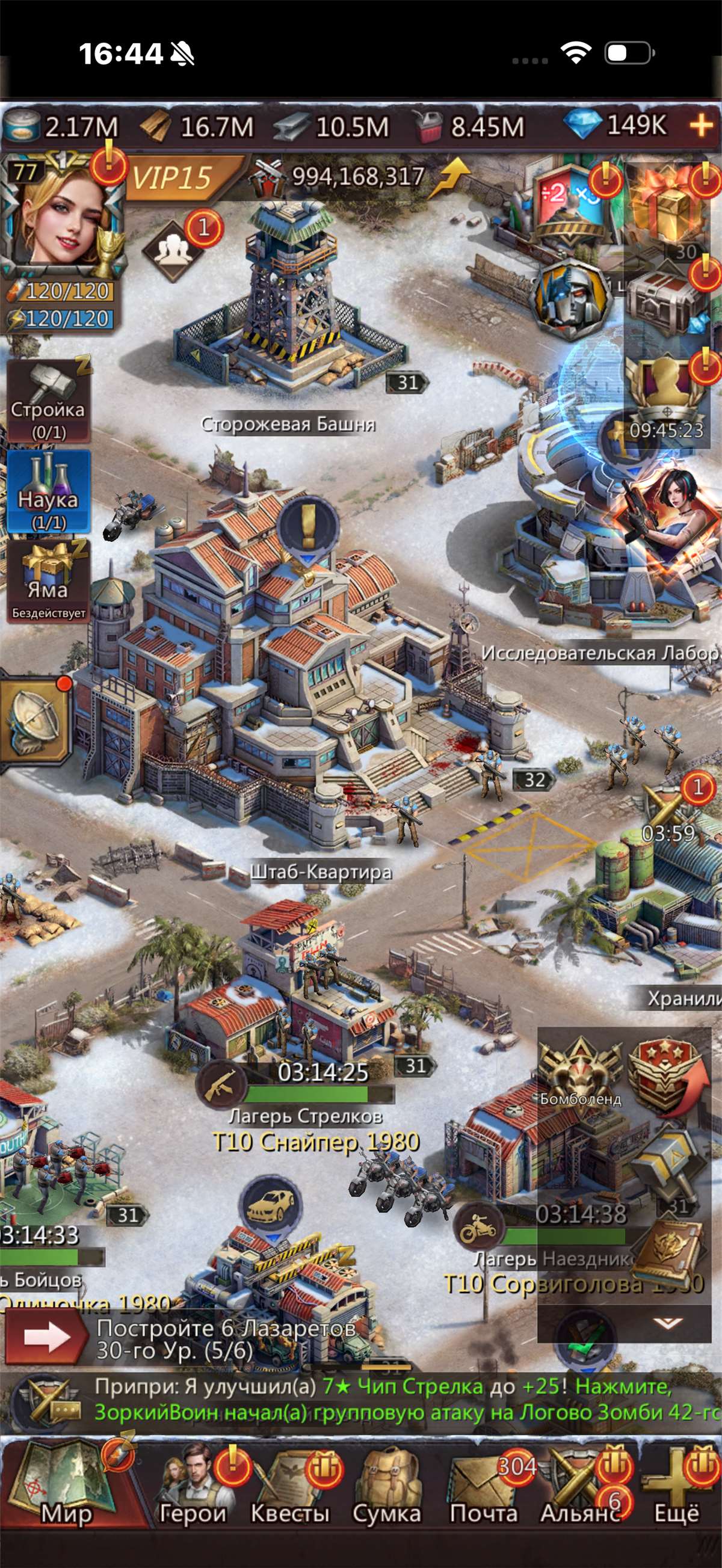Open the VIP15 badge

[x=173, y=179]
